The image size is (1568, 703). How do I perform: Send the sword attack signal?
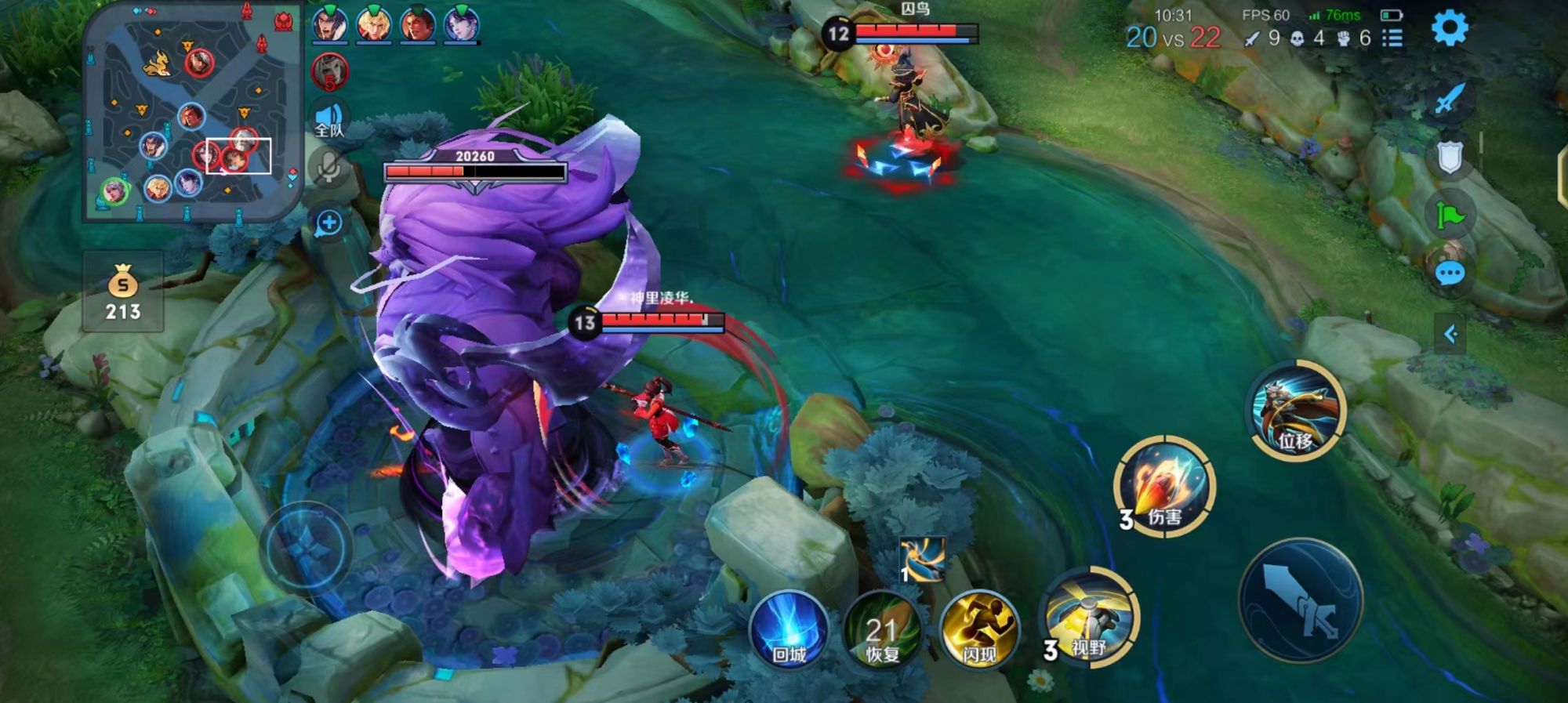pos(1450,99)
